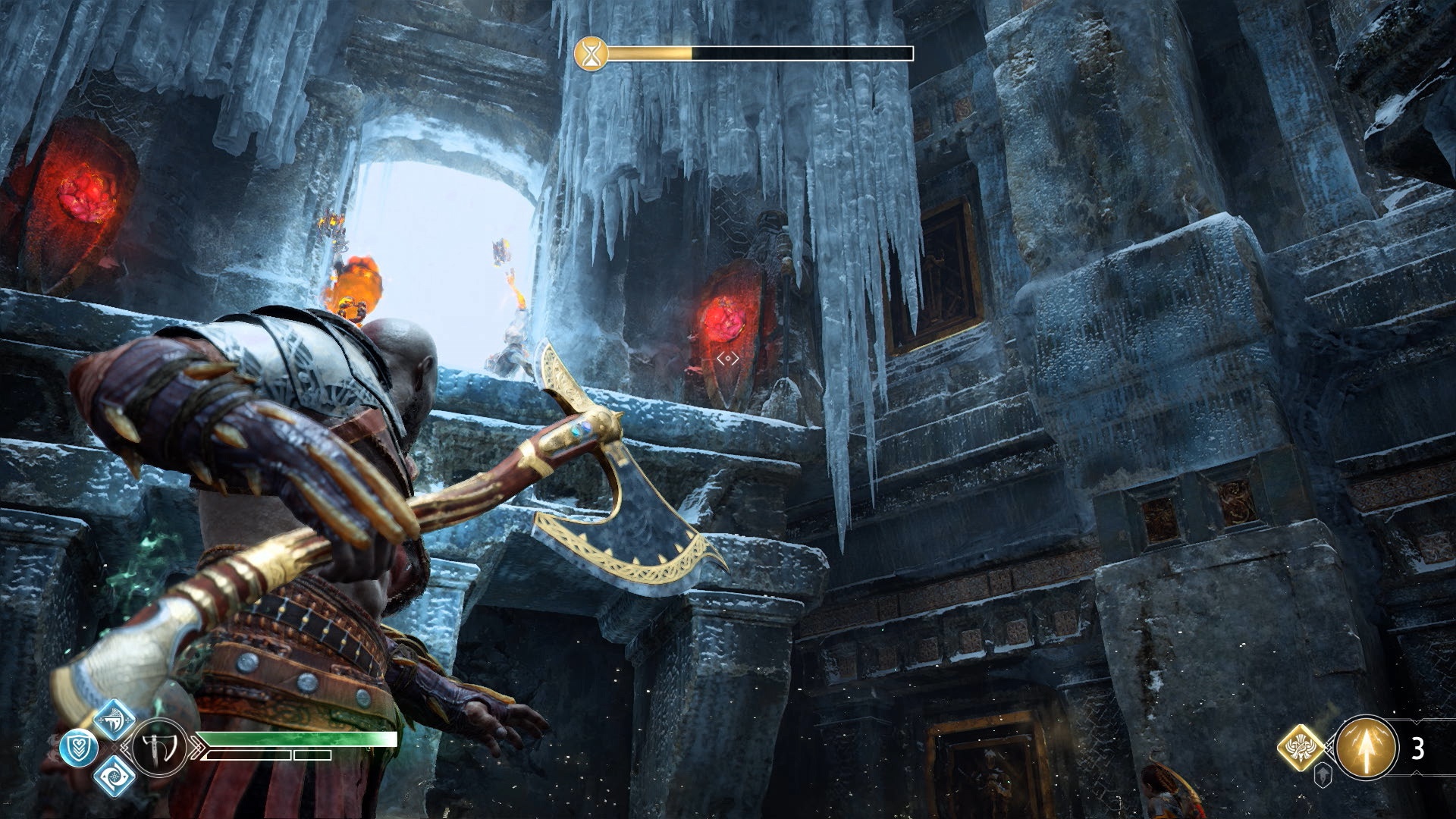1456x819 pixels.
Task: Use the lower blue swirl runic attack
Action: coord(115,776)
